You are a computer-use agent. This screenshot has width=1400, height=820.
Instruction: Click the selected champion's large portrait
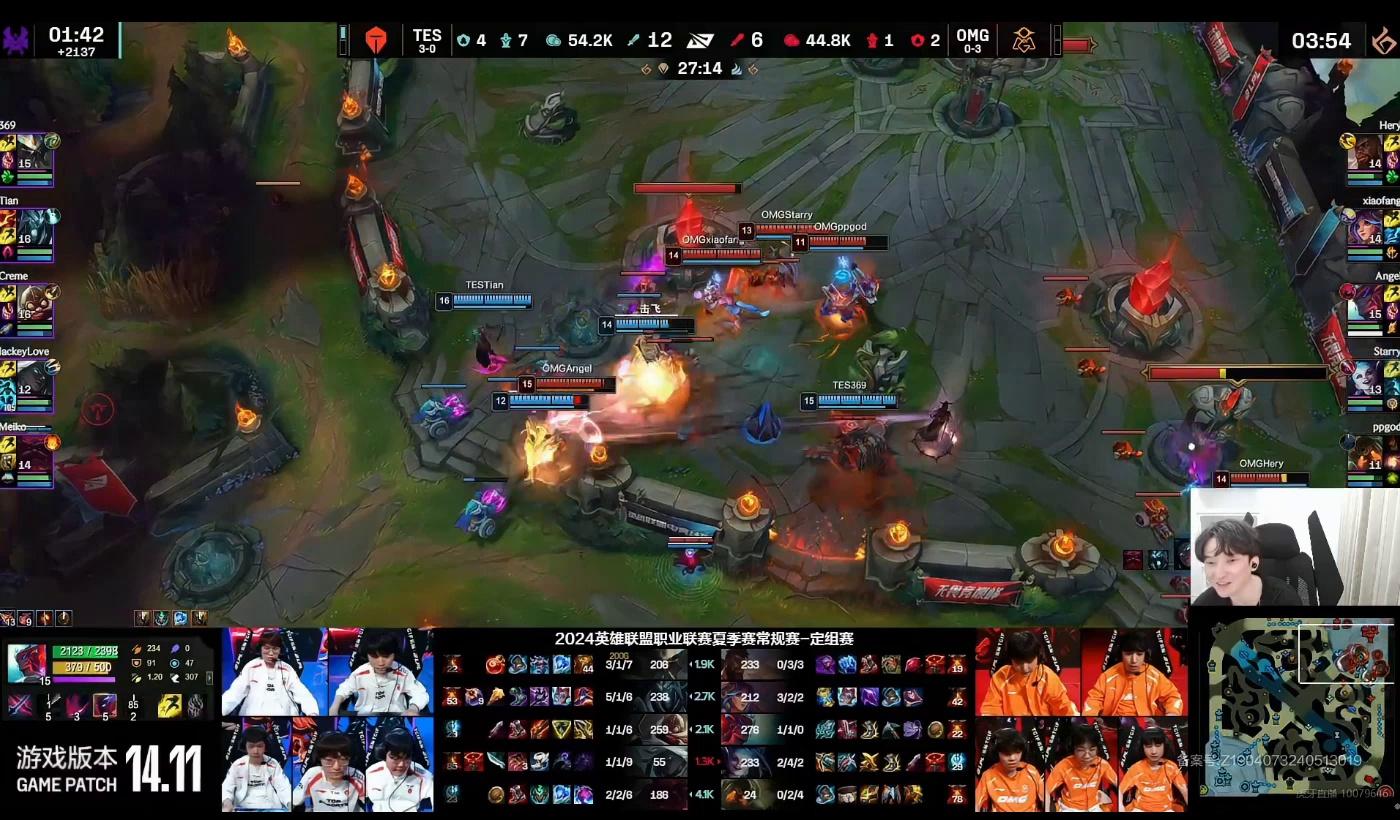(26, 663)
